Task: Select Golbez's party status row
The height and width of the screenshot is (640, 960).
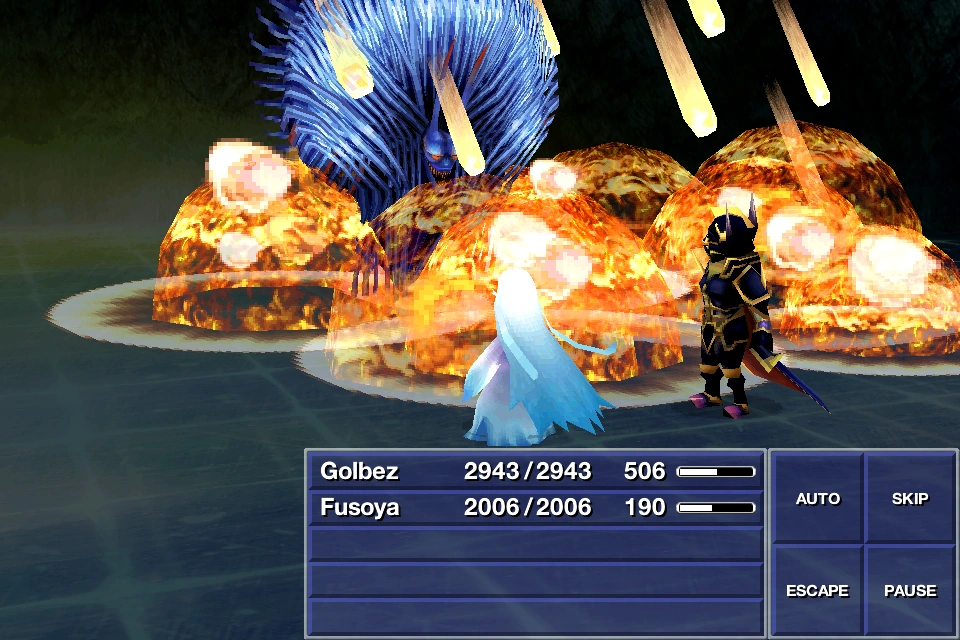Action: [536, 471]
